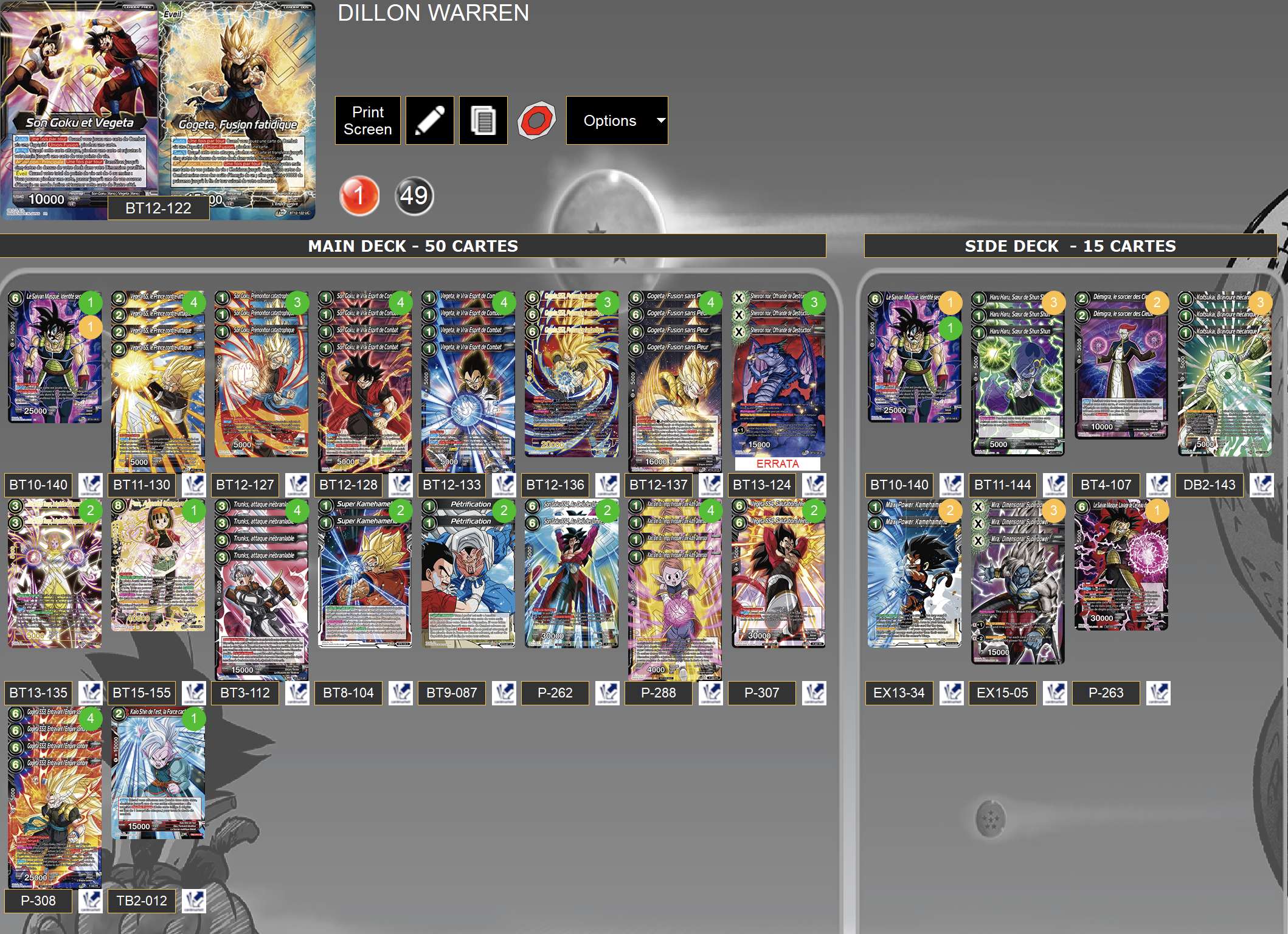Open the red octagon shape icon in the toolbar
This screenshot has width=1288, height=934.
pos(536,120)
